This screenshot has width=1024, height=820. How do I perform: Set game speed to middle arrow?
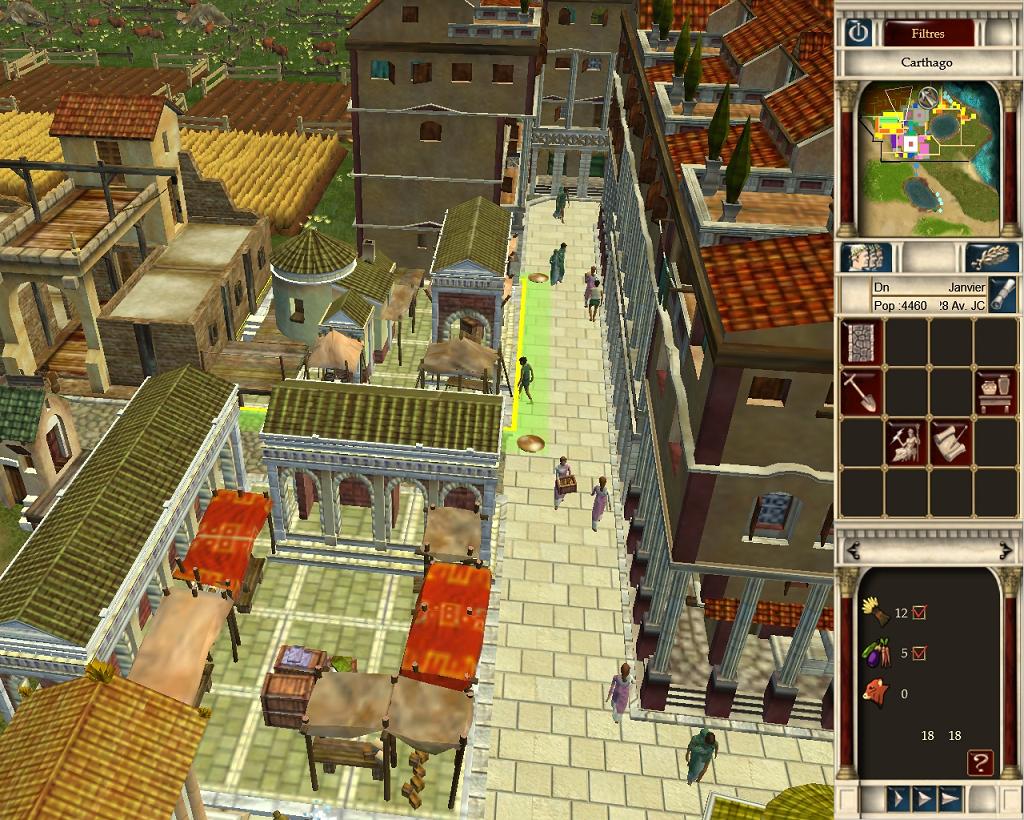pos(924,799)
